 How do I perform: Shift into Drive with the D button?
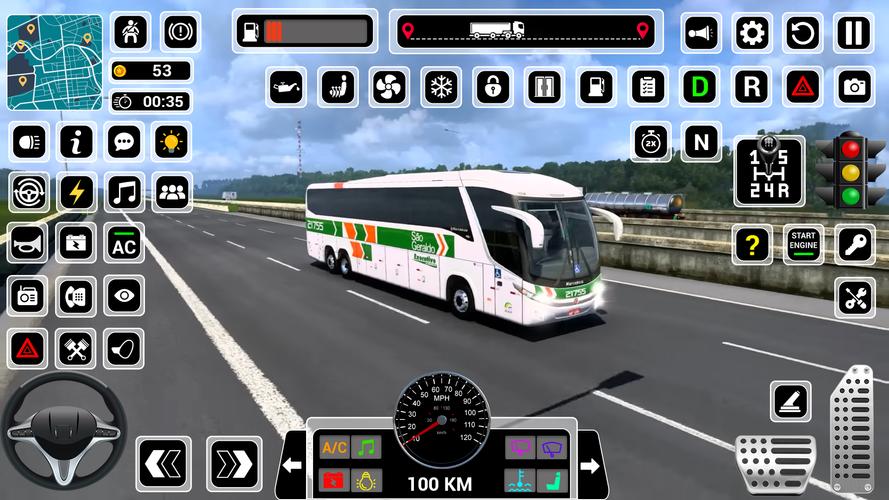[x=701, y=87]
